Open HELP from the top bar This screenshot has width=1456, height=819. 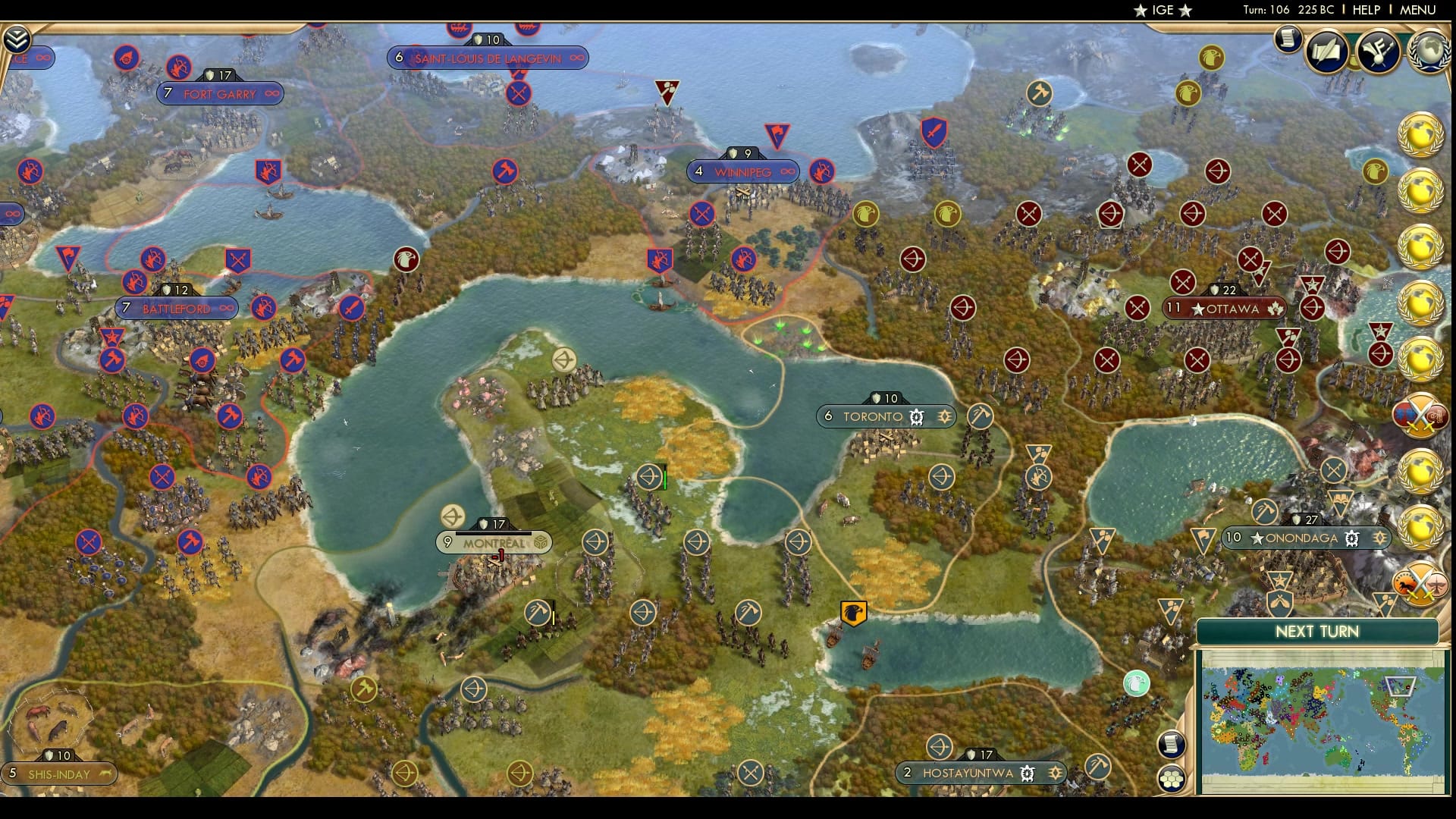point(1367,11)
